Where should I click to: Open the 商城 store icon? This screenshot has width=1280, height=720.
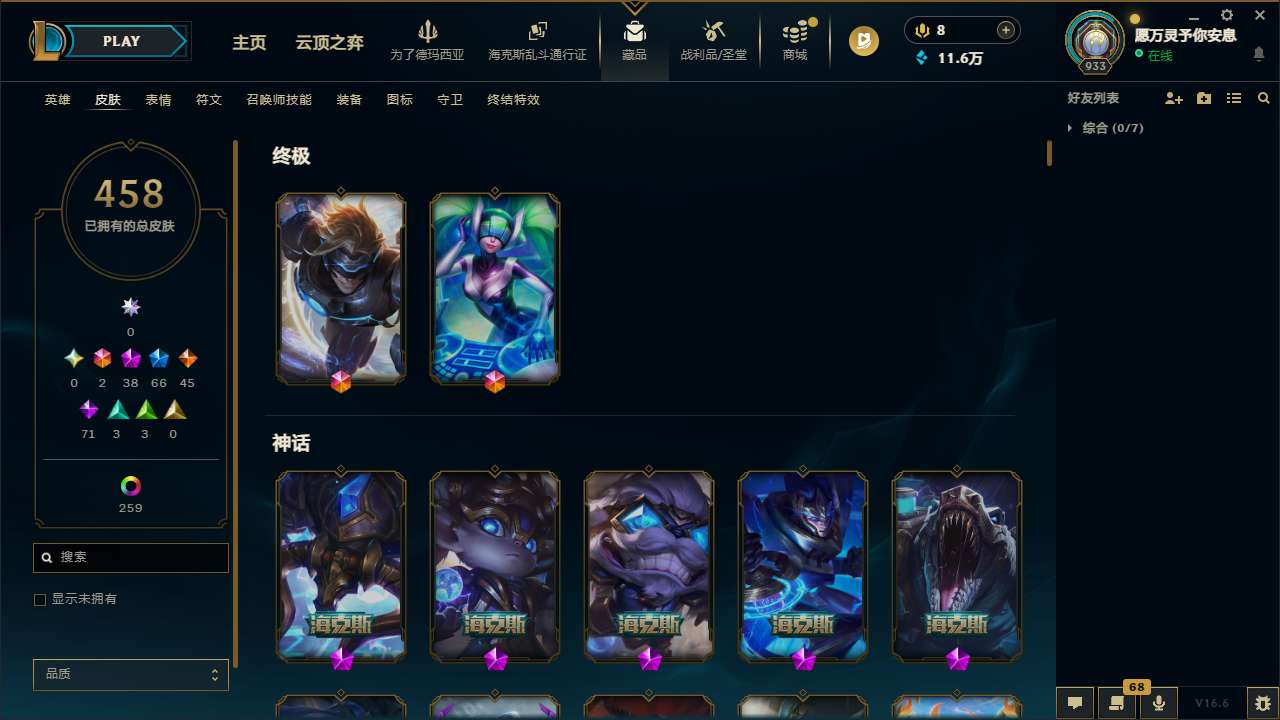coord(794,38)
